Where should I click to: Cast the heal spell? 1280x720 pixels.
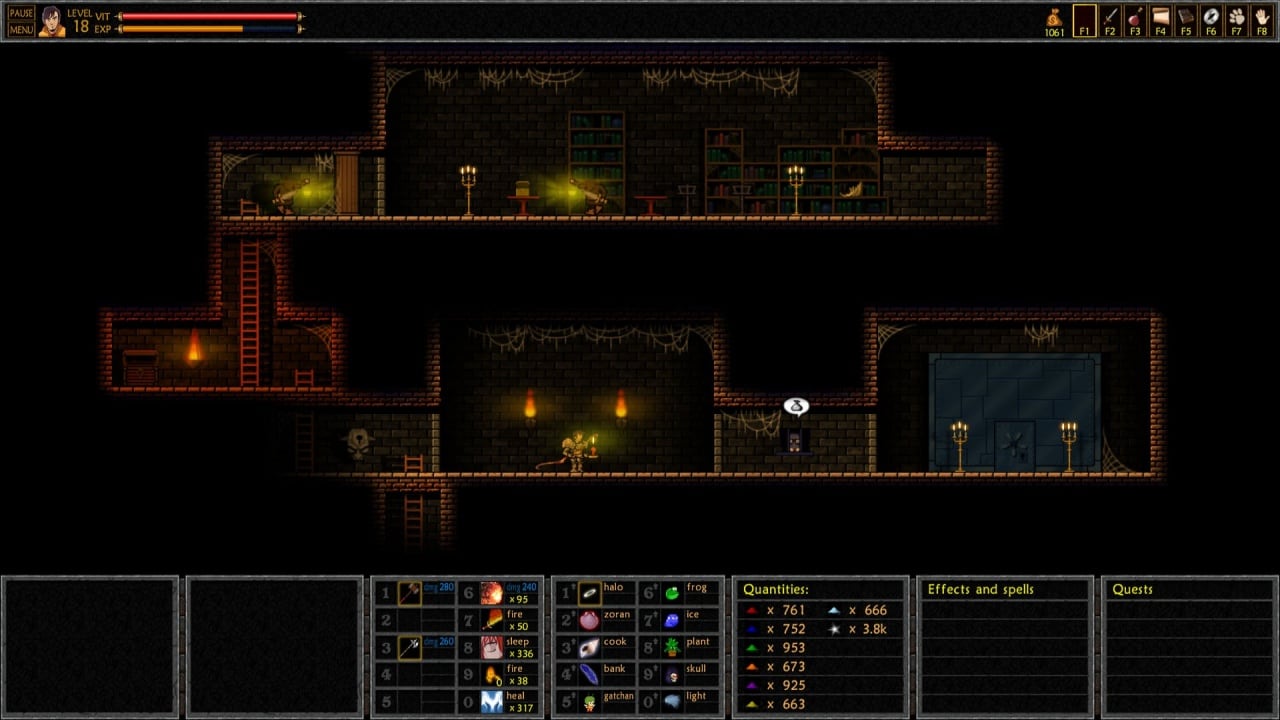pos(492,702)
